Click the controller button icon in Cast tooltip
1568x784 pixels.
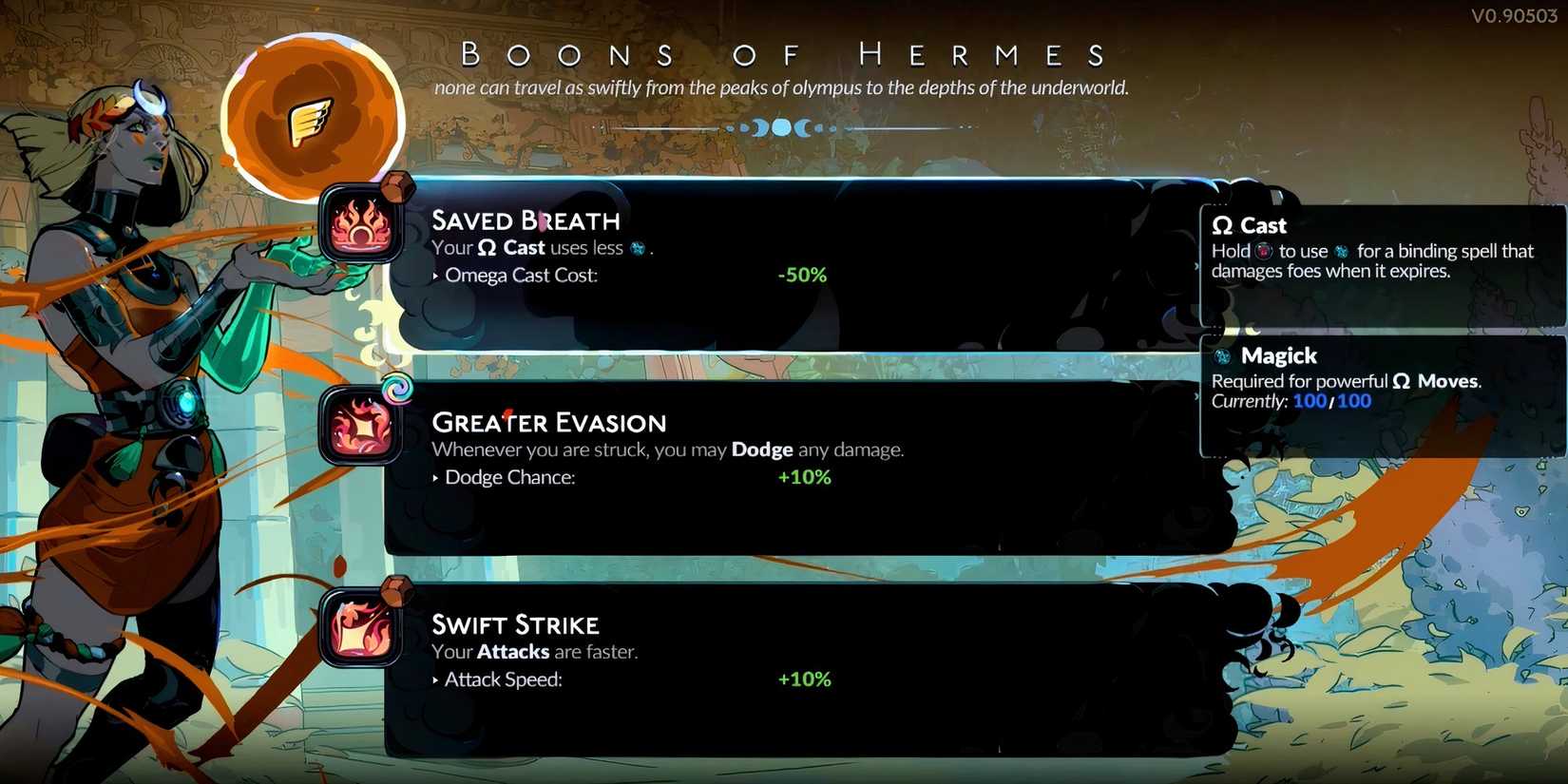click(x=1264, y=251)
